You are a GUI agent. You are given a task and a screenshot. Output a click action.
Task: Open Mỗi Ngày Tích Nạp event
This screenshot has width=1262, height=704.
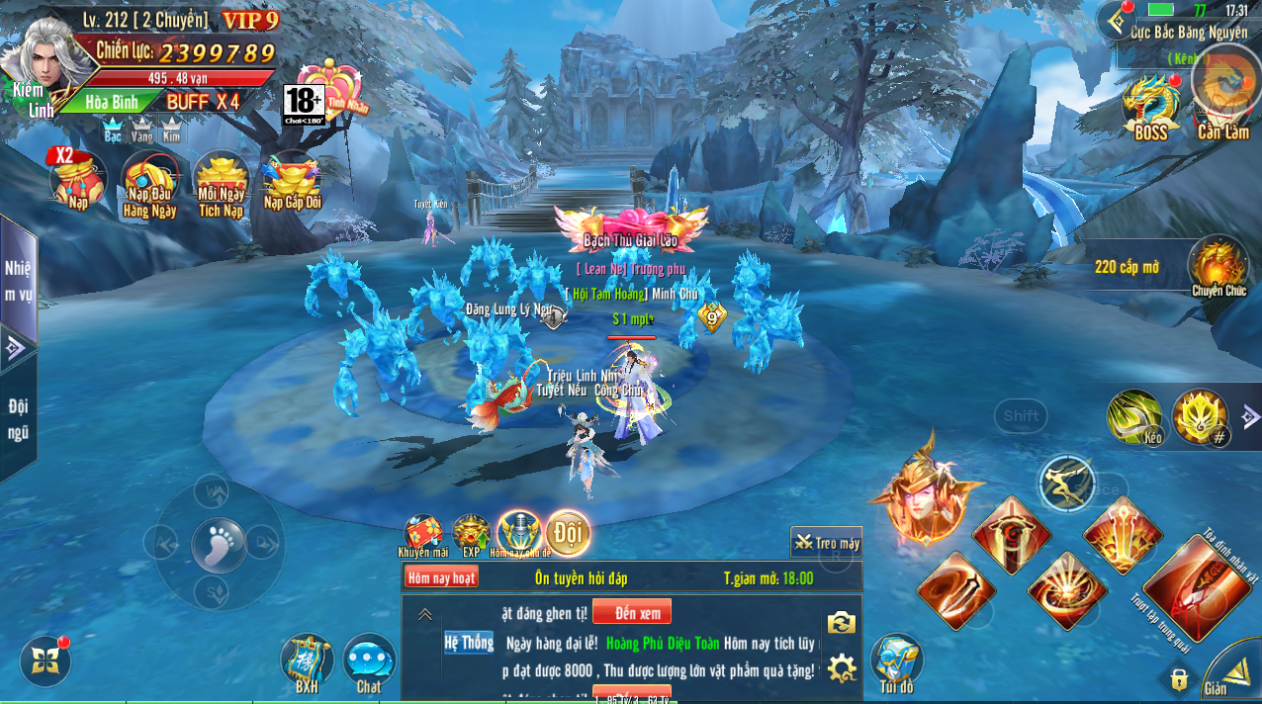220,183
